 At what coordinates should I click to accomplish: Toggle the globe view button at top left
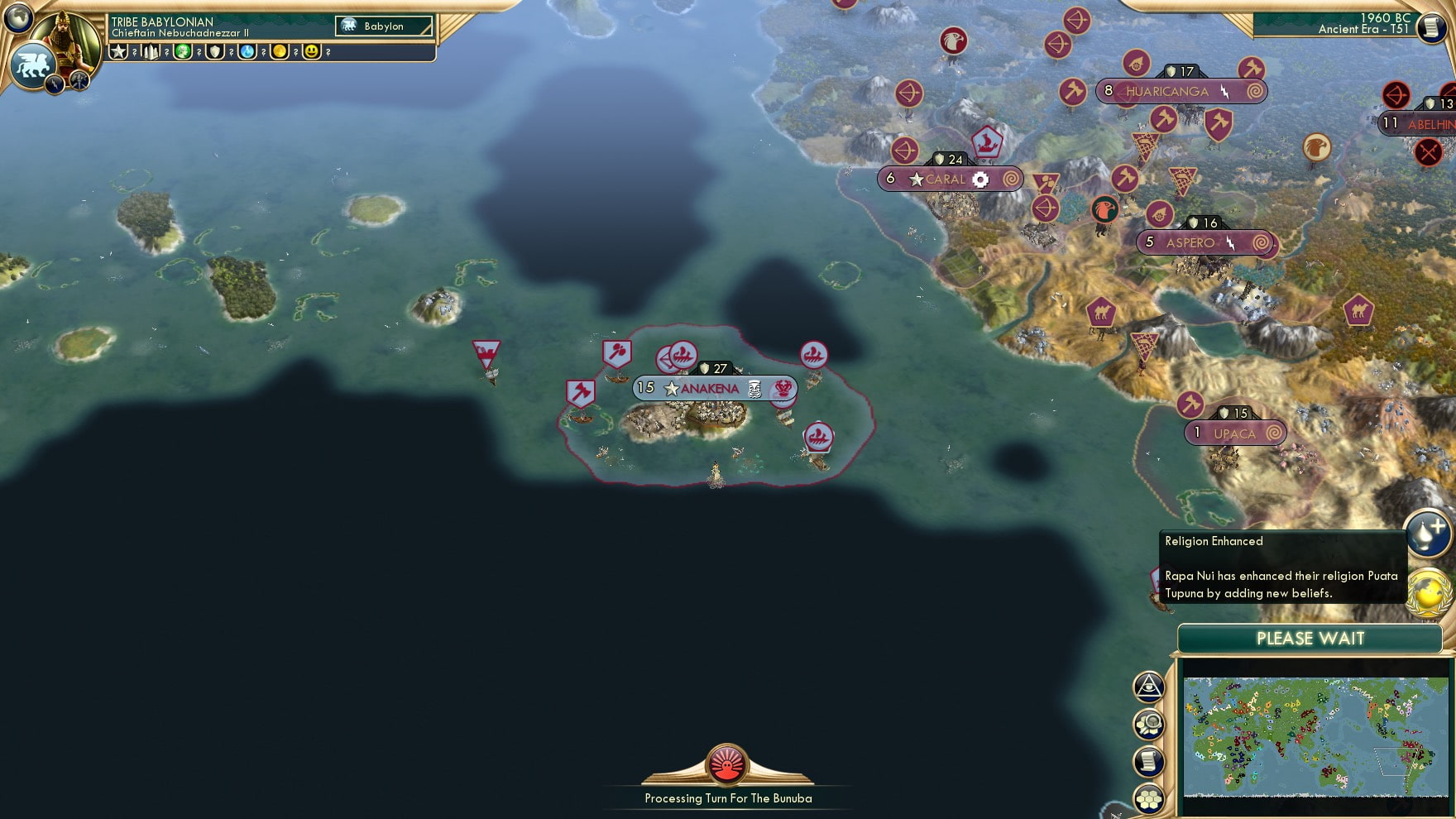pos(18,18)
